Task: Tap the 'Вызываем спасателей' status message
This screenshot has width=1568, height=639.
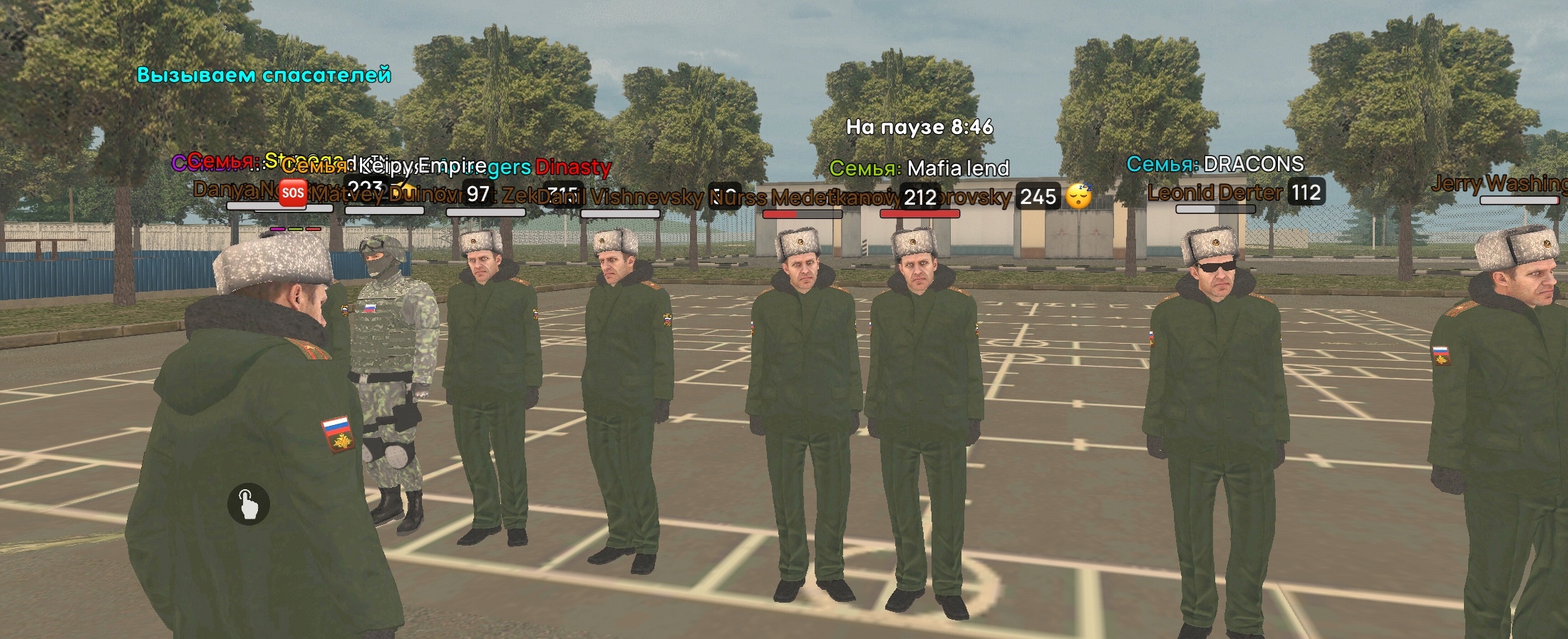Action: coord(264,73)
